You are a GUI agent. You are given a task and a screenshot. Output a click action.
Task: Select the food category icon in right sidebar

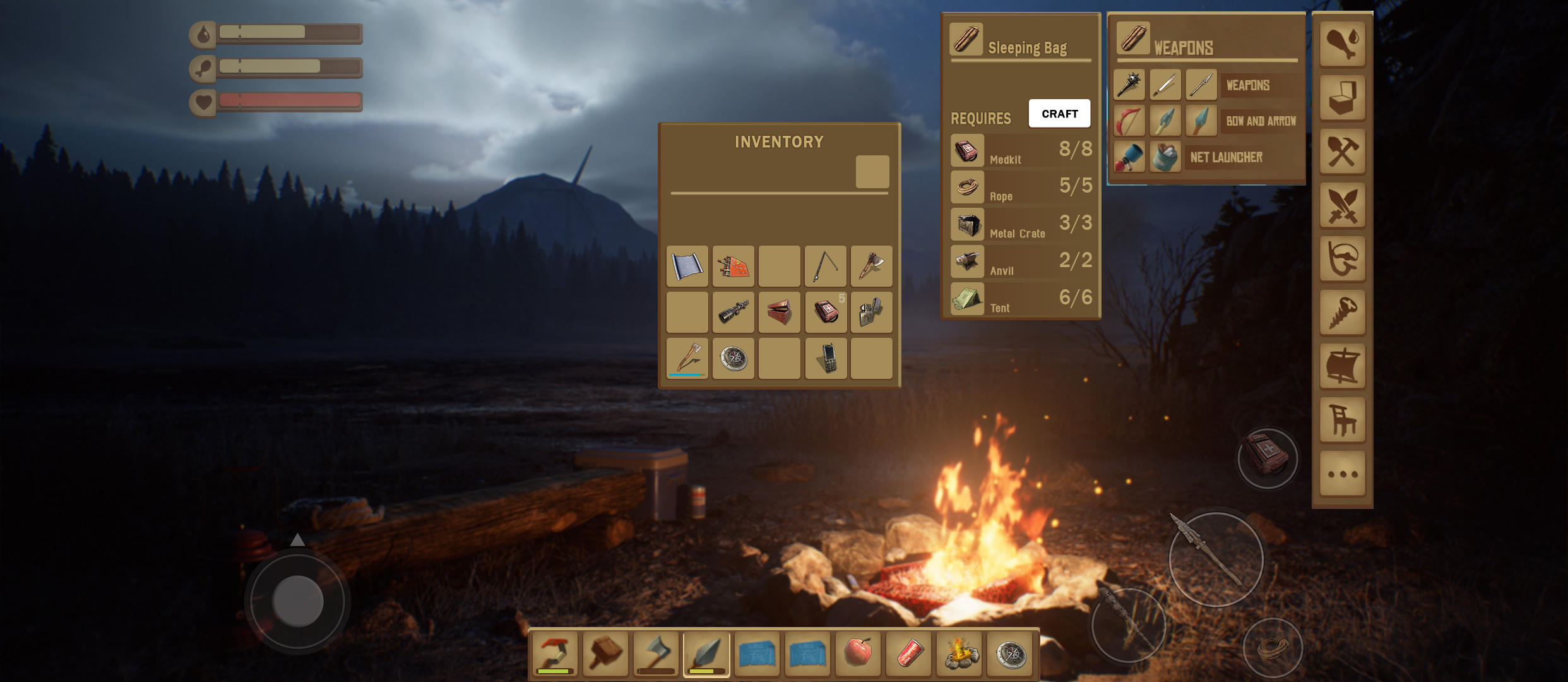pos(1343,43)
